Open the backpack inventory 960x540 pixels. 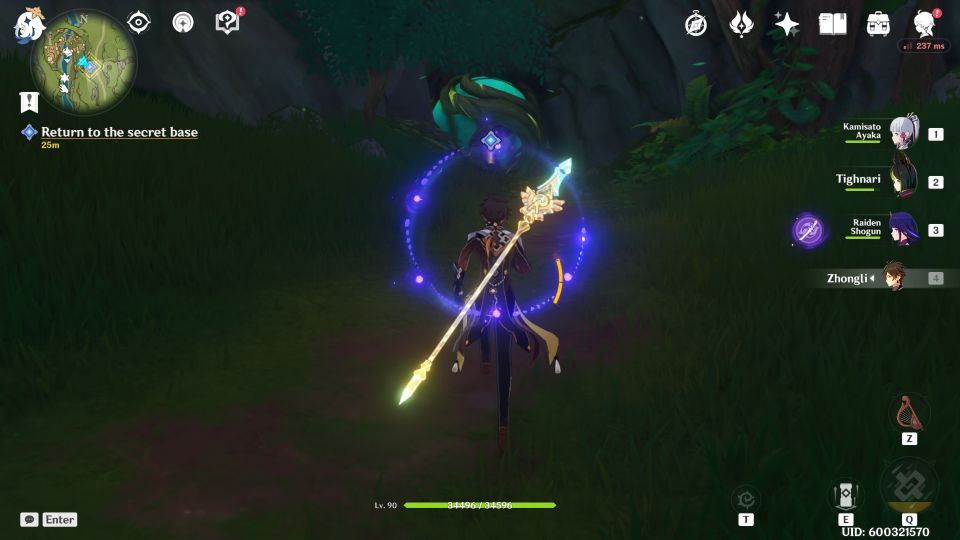[878, 24]
